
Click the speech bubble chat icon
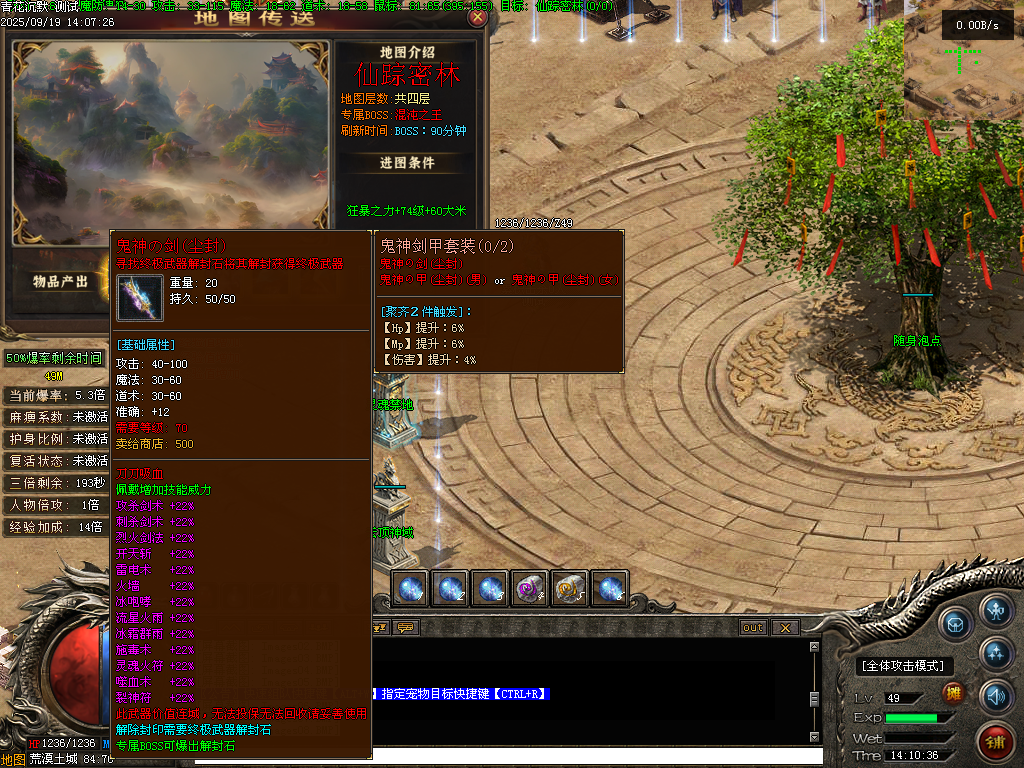point(405,627)
